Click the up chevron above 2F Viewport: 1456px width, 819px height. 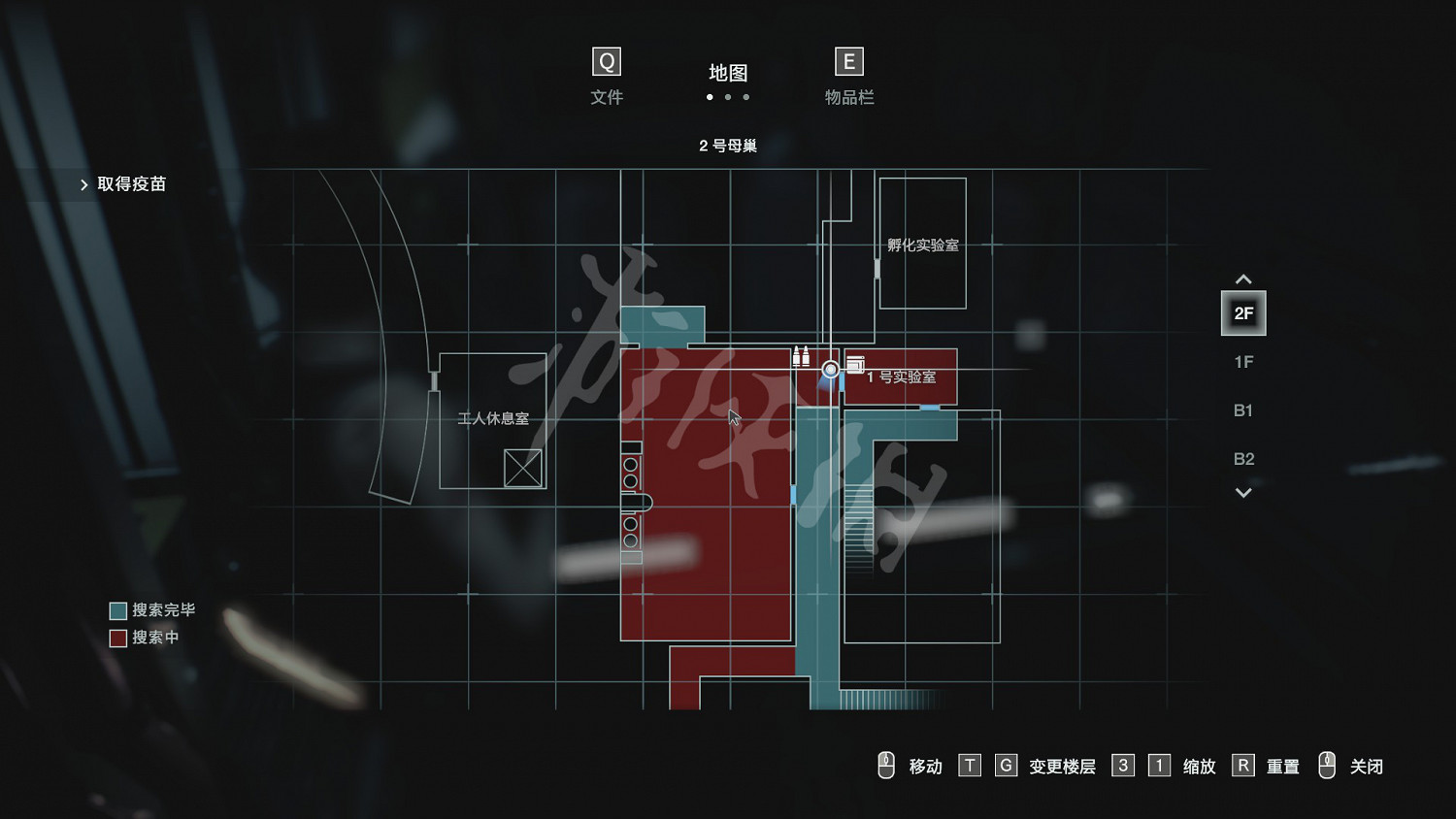pyautogui.click(x=1243, y=279)
